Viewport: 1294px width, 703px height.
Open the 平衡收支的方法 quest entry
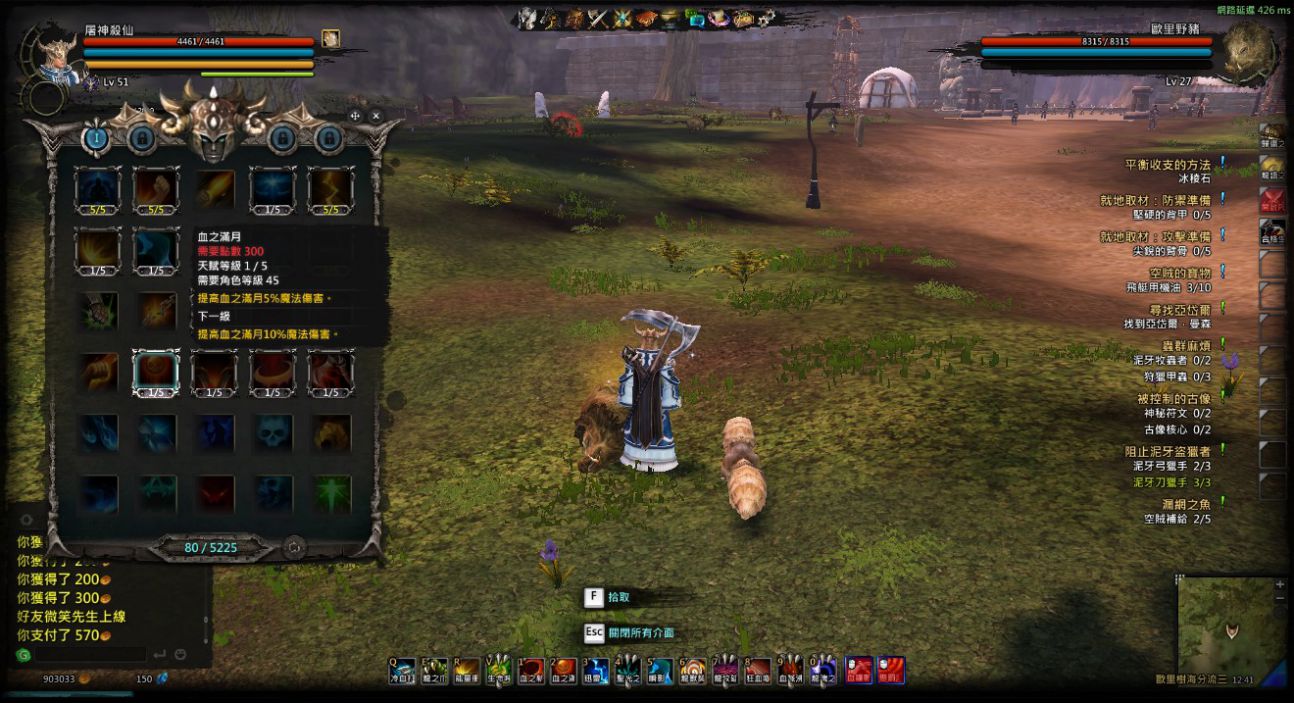1167,164
